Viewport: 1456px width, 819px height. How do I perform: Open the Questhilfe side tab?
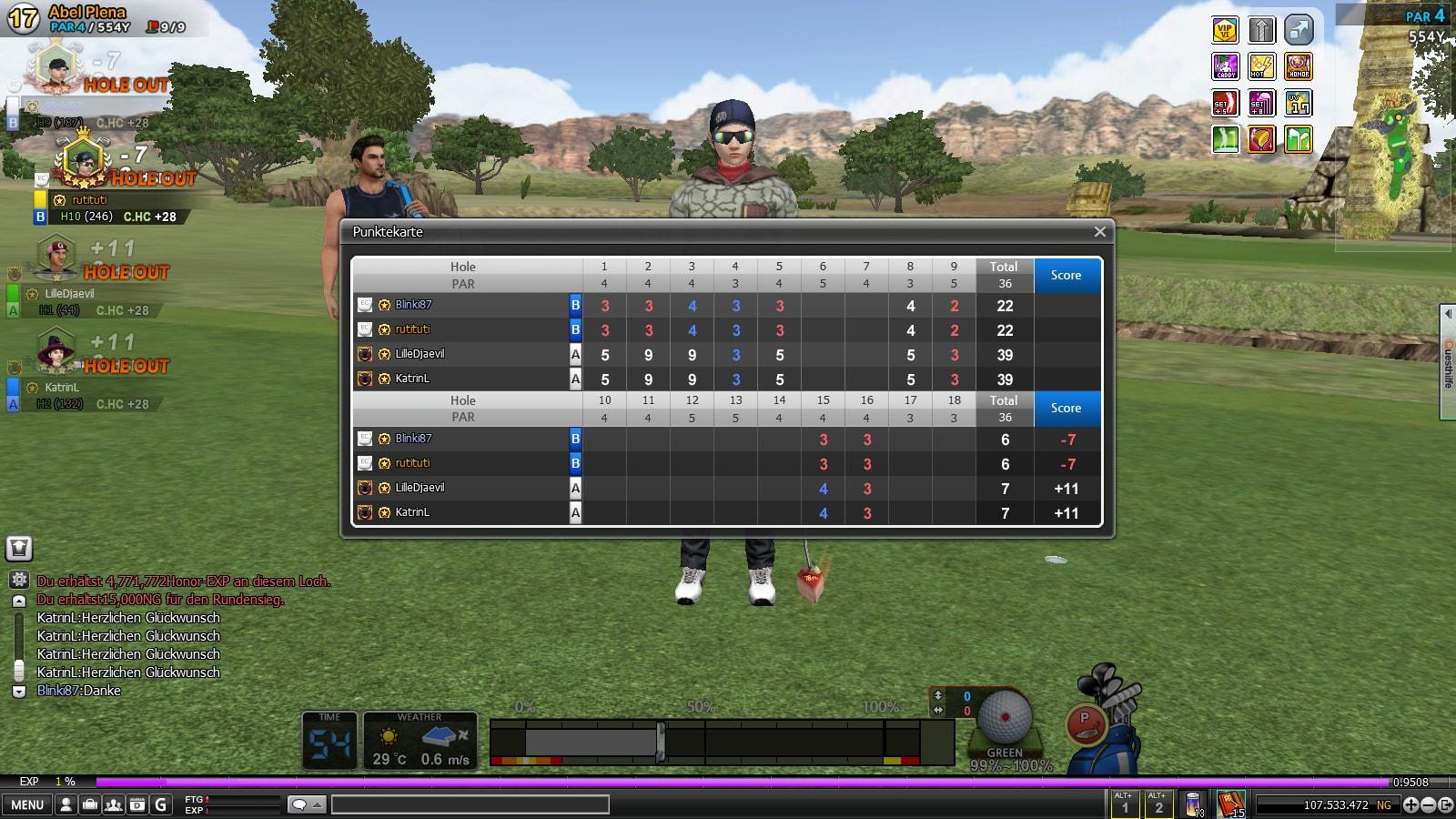[1447, 364]
